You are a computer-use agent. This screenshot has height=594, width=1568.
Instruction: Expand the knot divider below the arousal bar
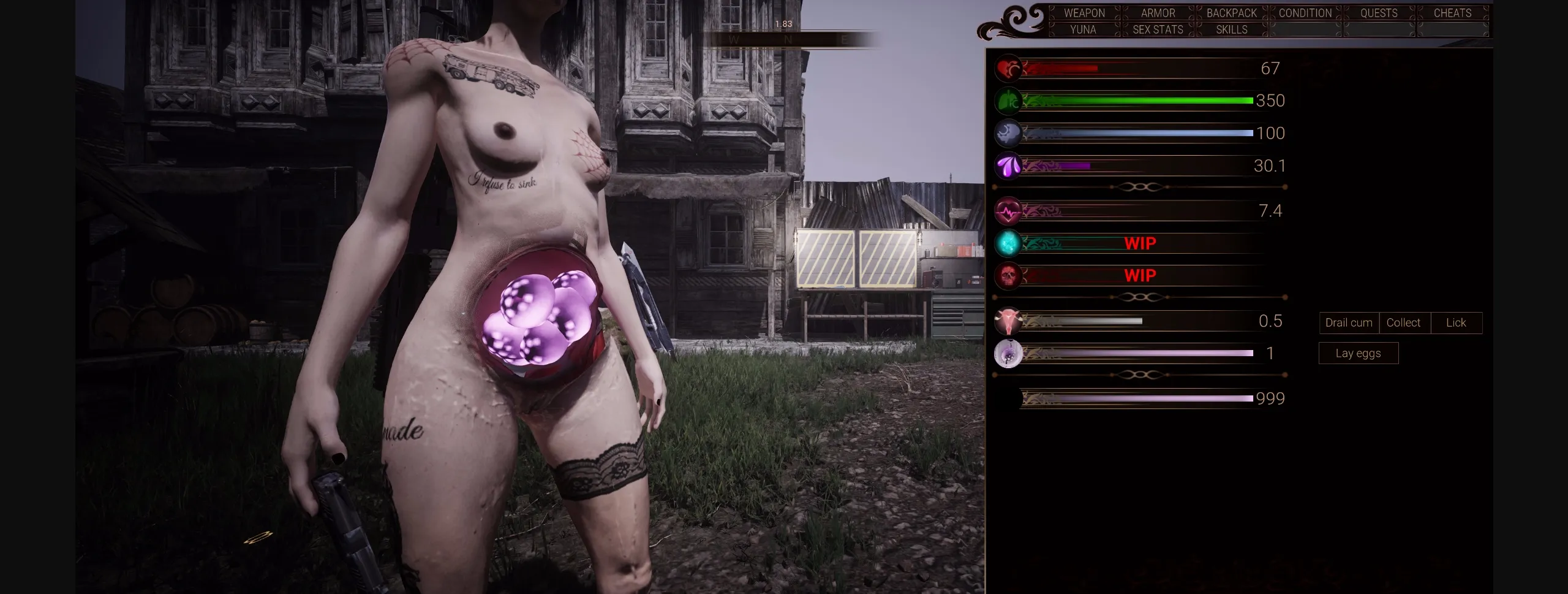(x=1140, y=186)
